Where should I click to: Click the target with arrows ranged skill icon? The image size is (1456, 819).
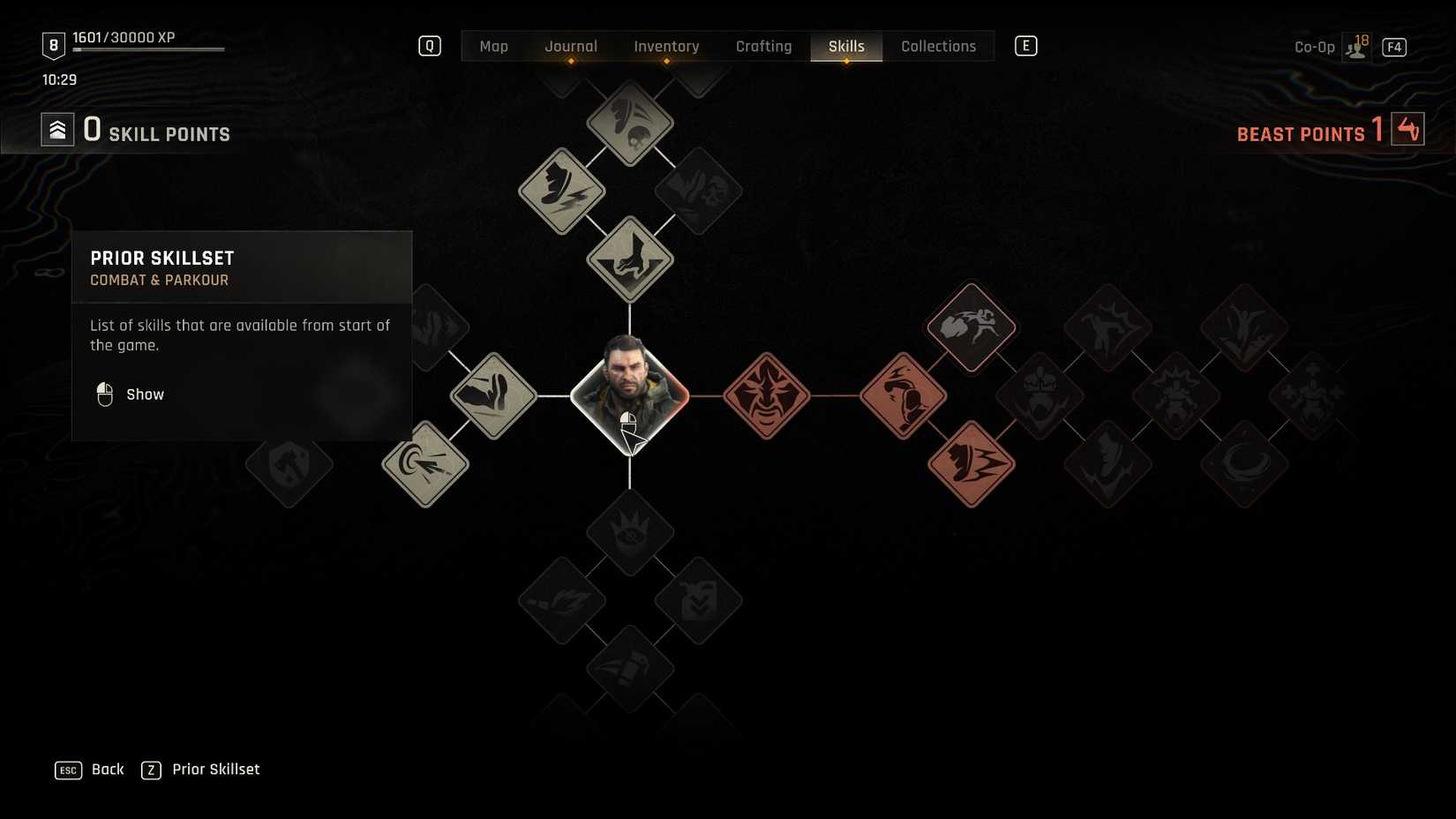pos(426,465)
